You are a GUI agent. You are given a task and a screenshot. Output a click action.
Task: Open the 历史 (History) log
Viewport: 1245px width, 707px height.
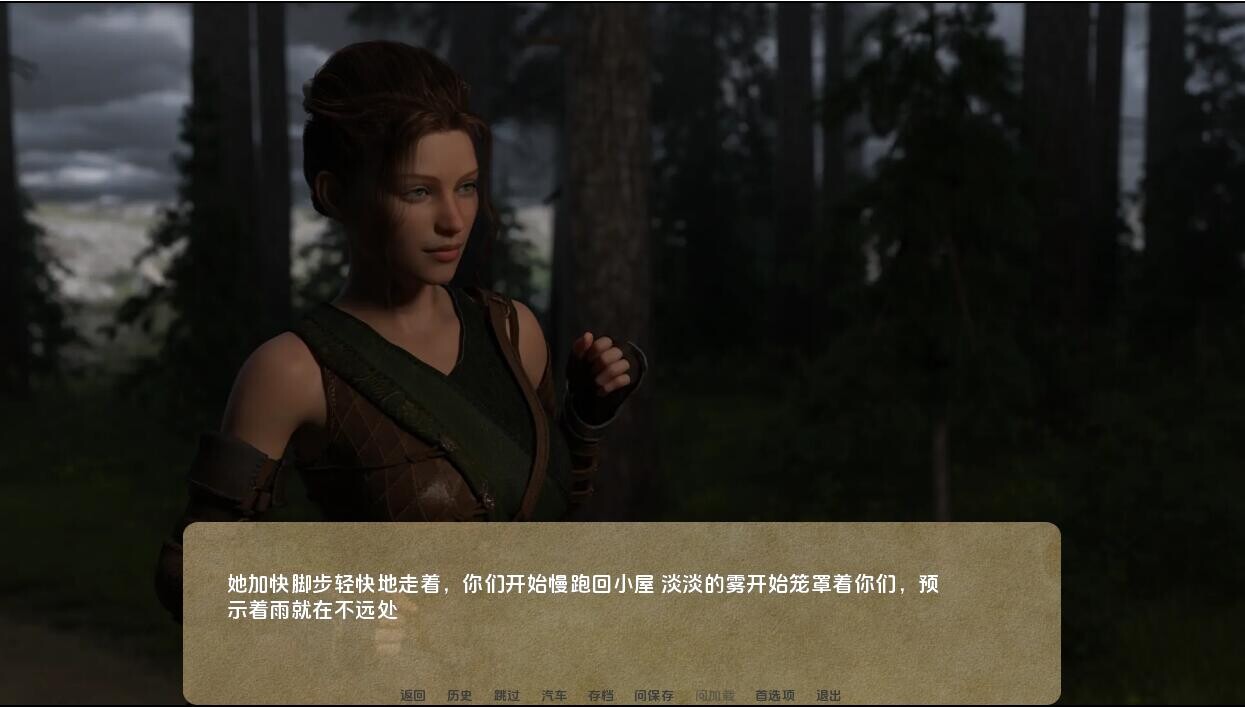click(460, 696)
